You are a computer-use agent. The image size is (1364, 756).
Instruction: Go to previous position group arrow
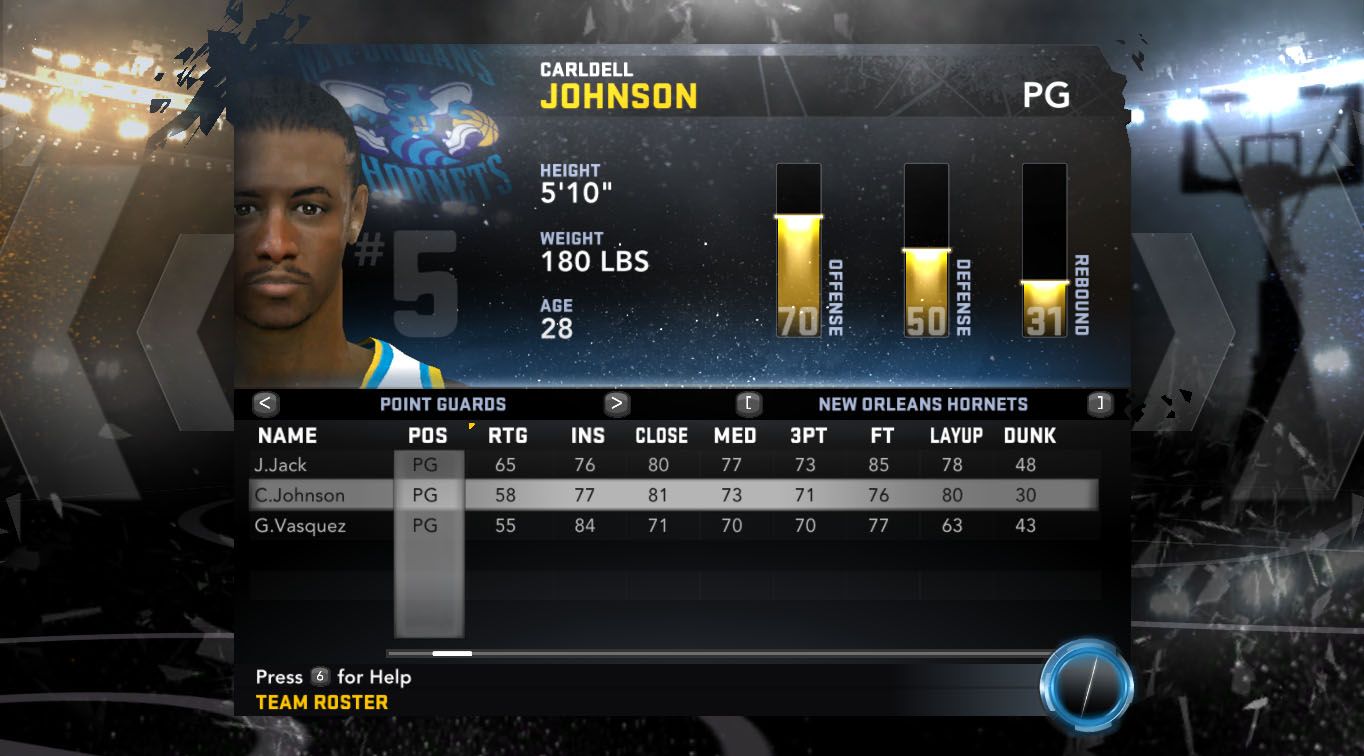coord(266,404)
